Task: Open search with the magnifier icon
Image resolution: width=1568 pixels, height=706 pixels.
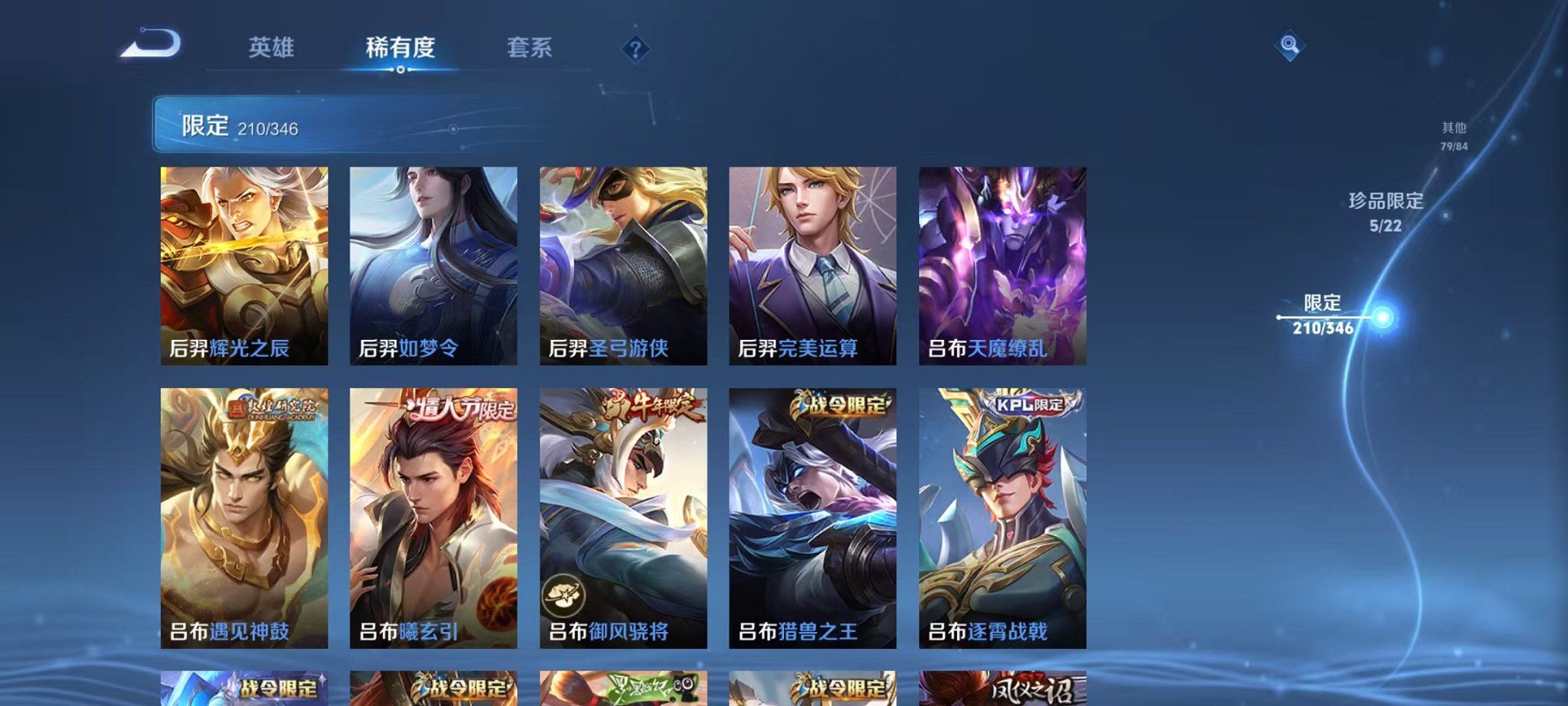Action: (x=1291, y=46)
